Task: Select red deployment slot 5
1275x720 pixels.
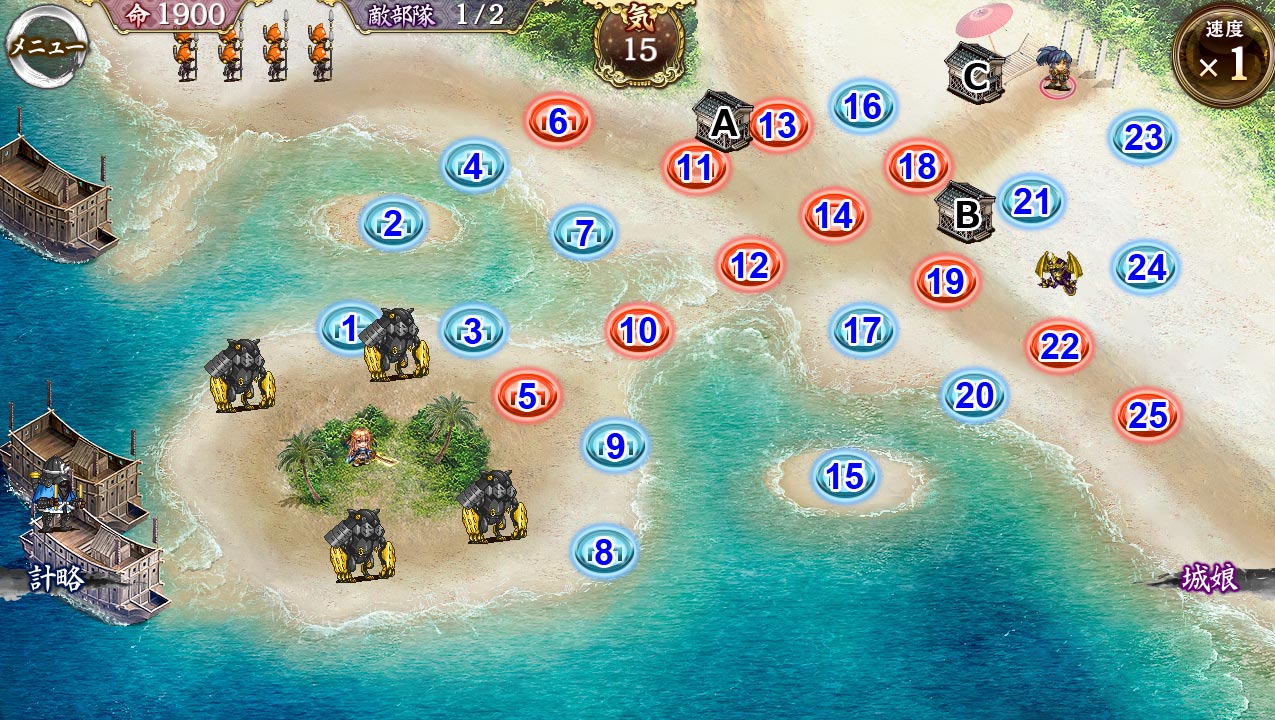Action: [x=527, y=396]
